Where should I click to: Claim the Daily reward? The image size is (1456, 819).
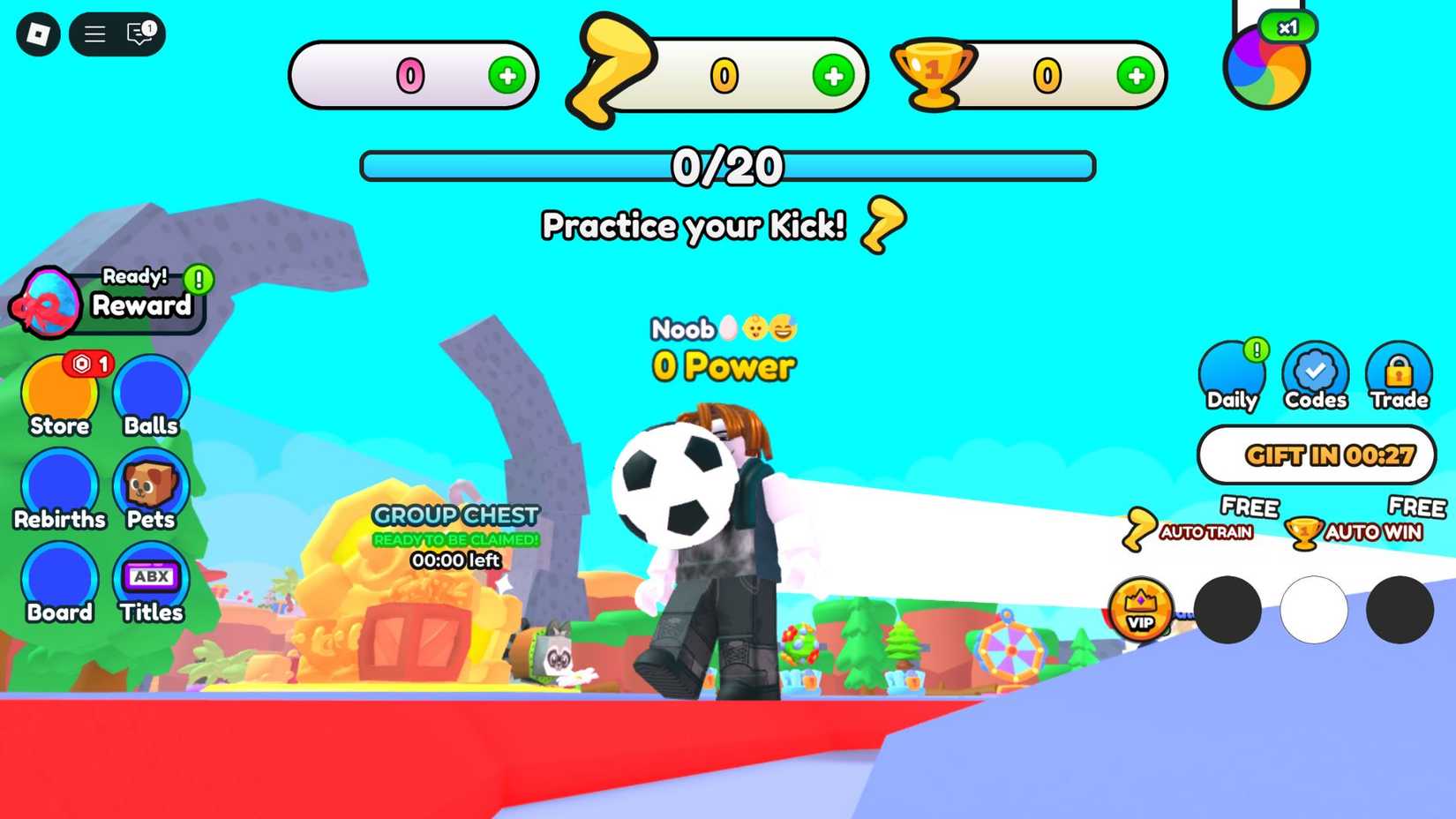pos(1232,375)
